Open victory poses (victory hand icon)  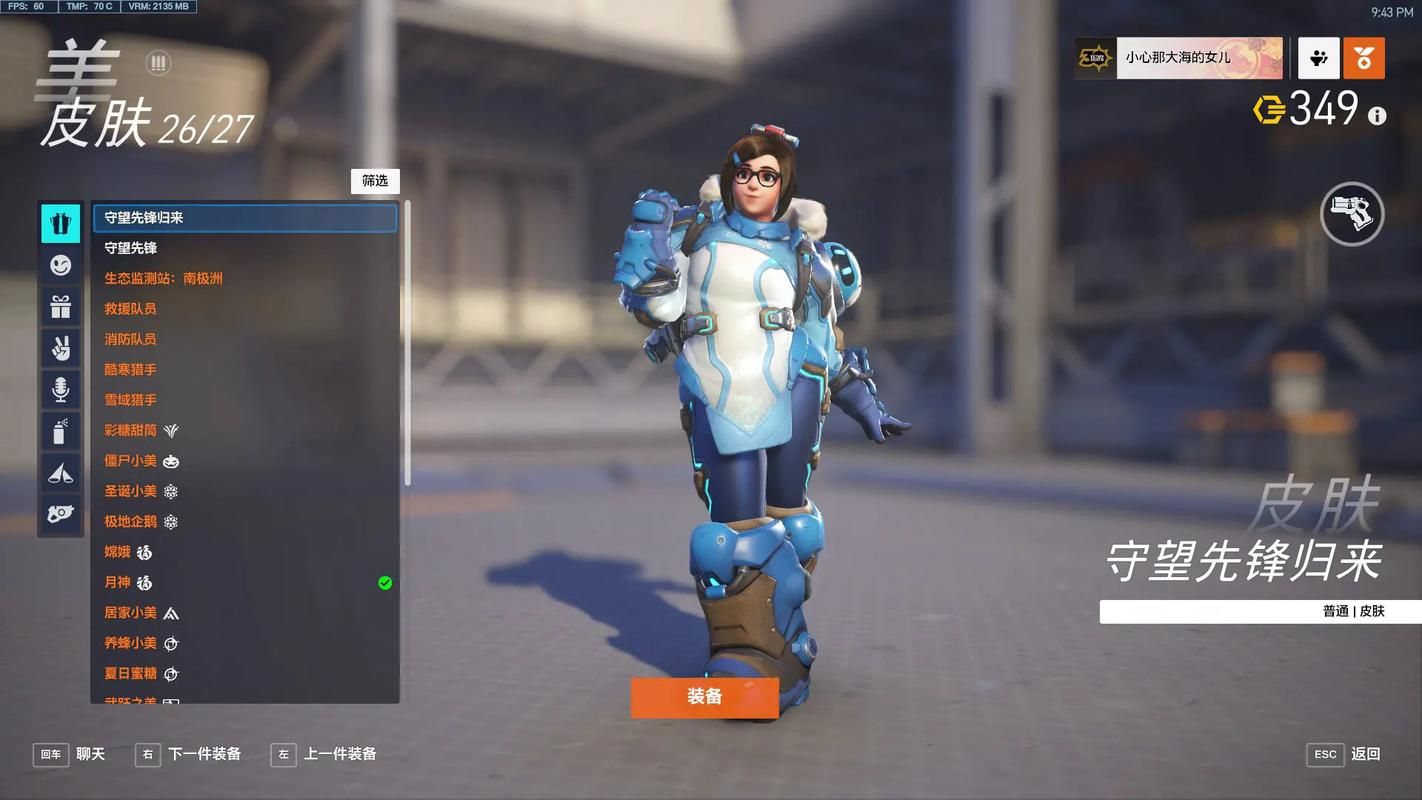(x=60, y=348)
